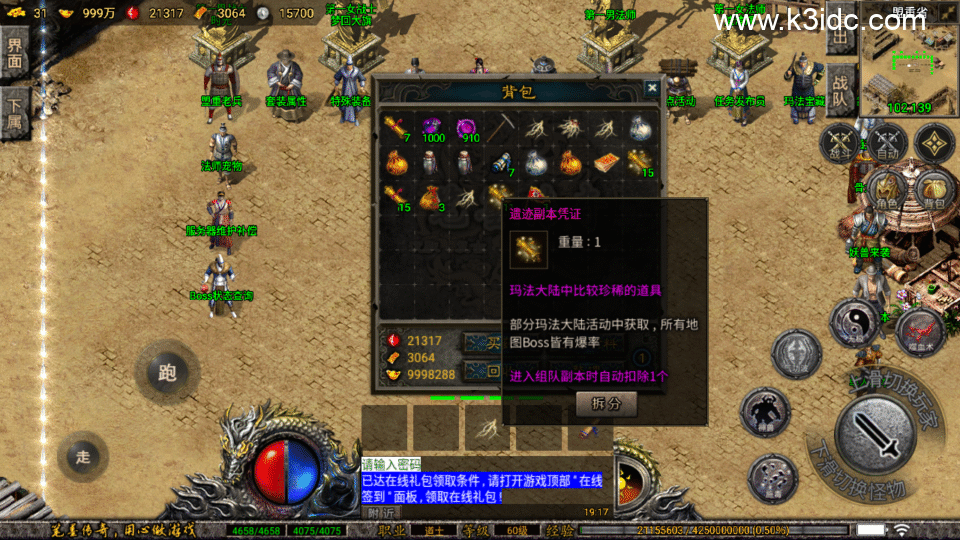The image size is (960, 540).
Task: Toggle 战斗 combat mode button
Action: pos(841,142)
